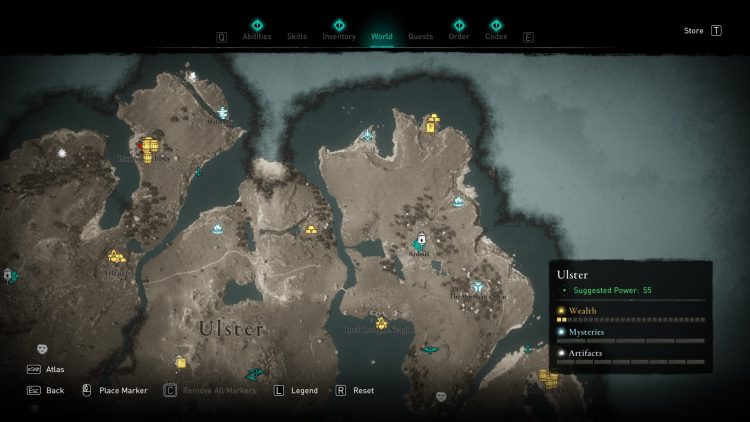The width and height of the screenshot is (750, 422).
Task: Switch to the Abilities tab
Action: 257,36
